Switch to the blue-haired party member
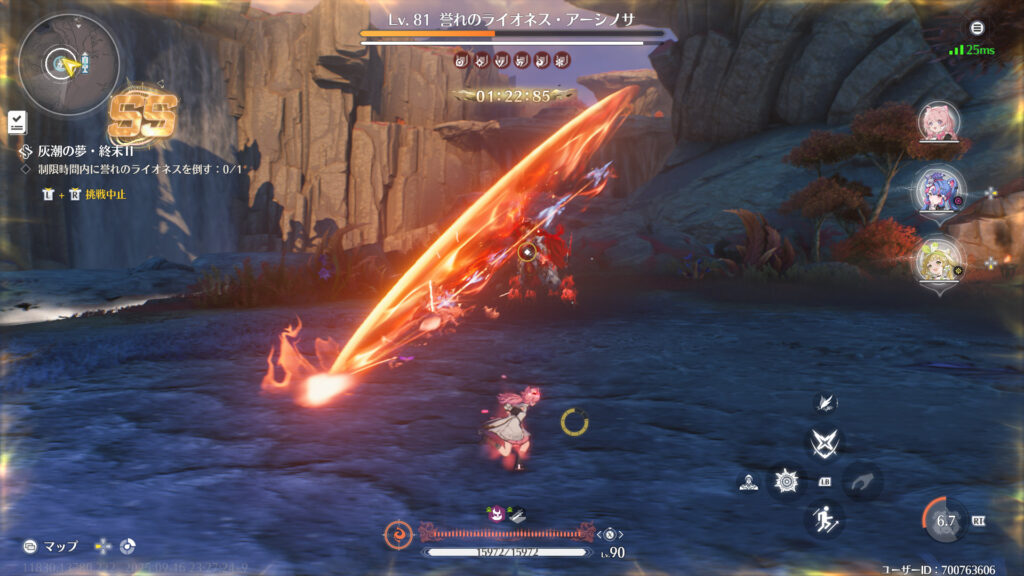This screenshot has width=1024, height=576. [939, 190]
